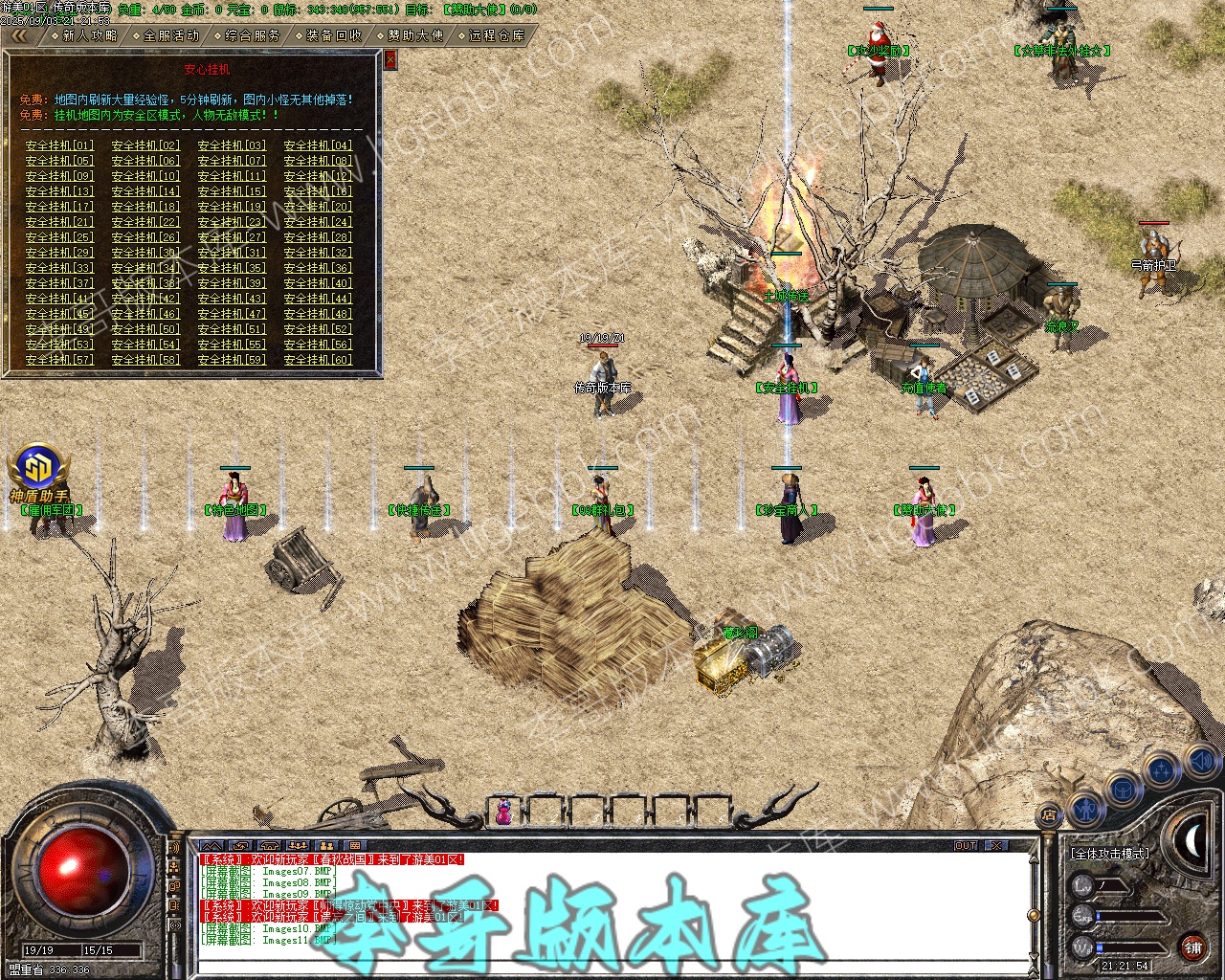Open the character equipment icon
1225x980 pixels.
pyautogui.click(x=1086, y=809)
